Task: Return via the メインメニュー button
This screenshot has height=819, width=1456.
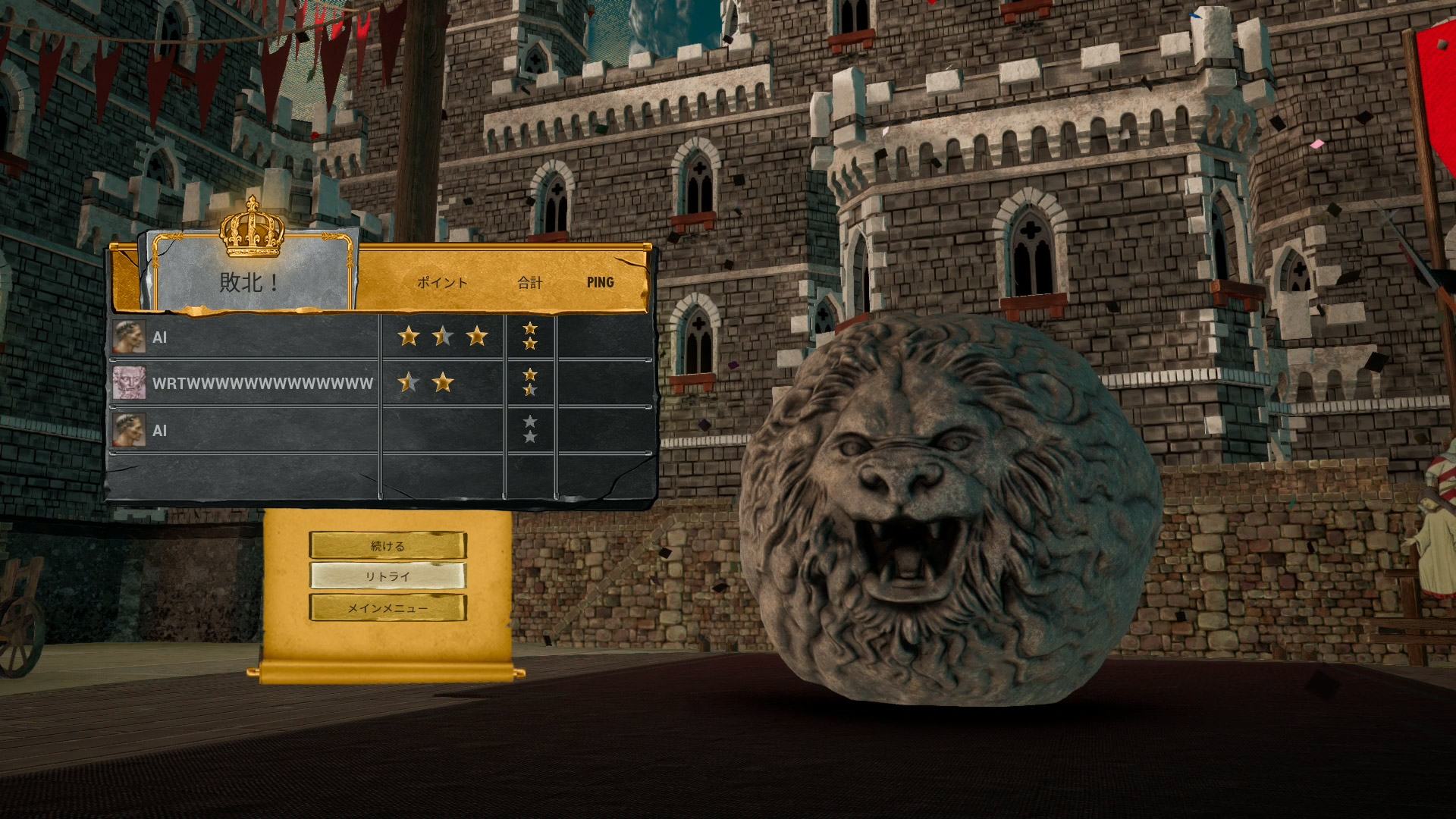Action: coord(388,607)
